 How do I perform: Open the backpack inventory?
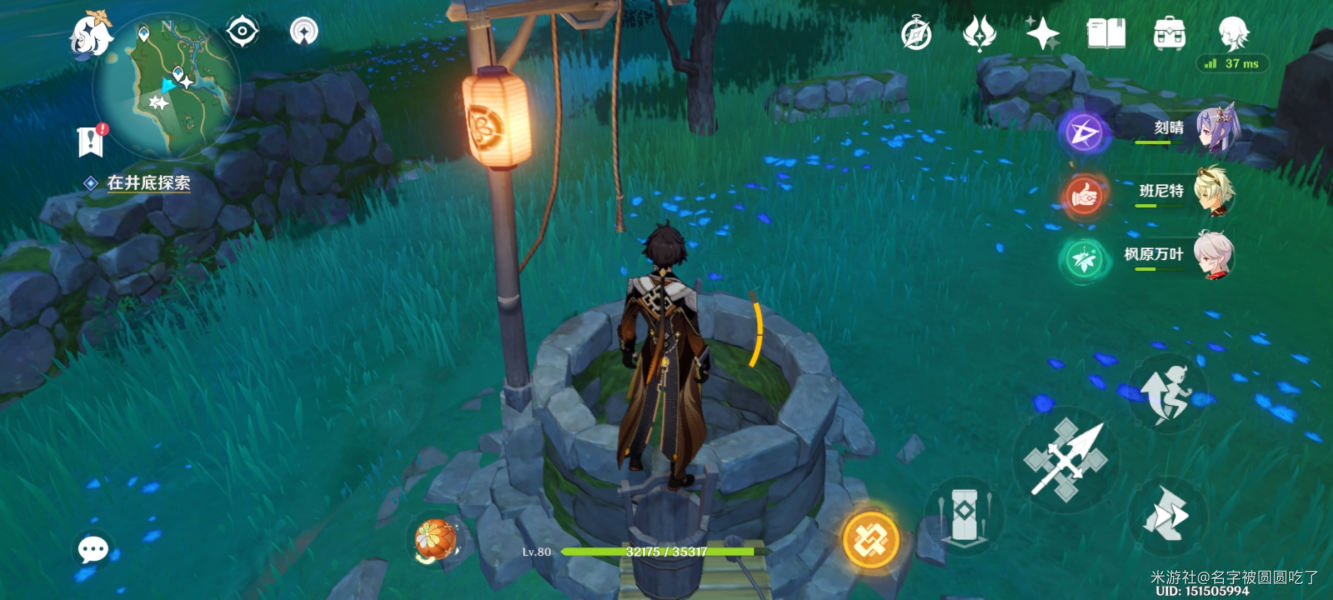(1169, 33)
